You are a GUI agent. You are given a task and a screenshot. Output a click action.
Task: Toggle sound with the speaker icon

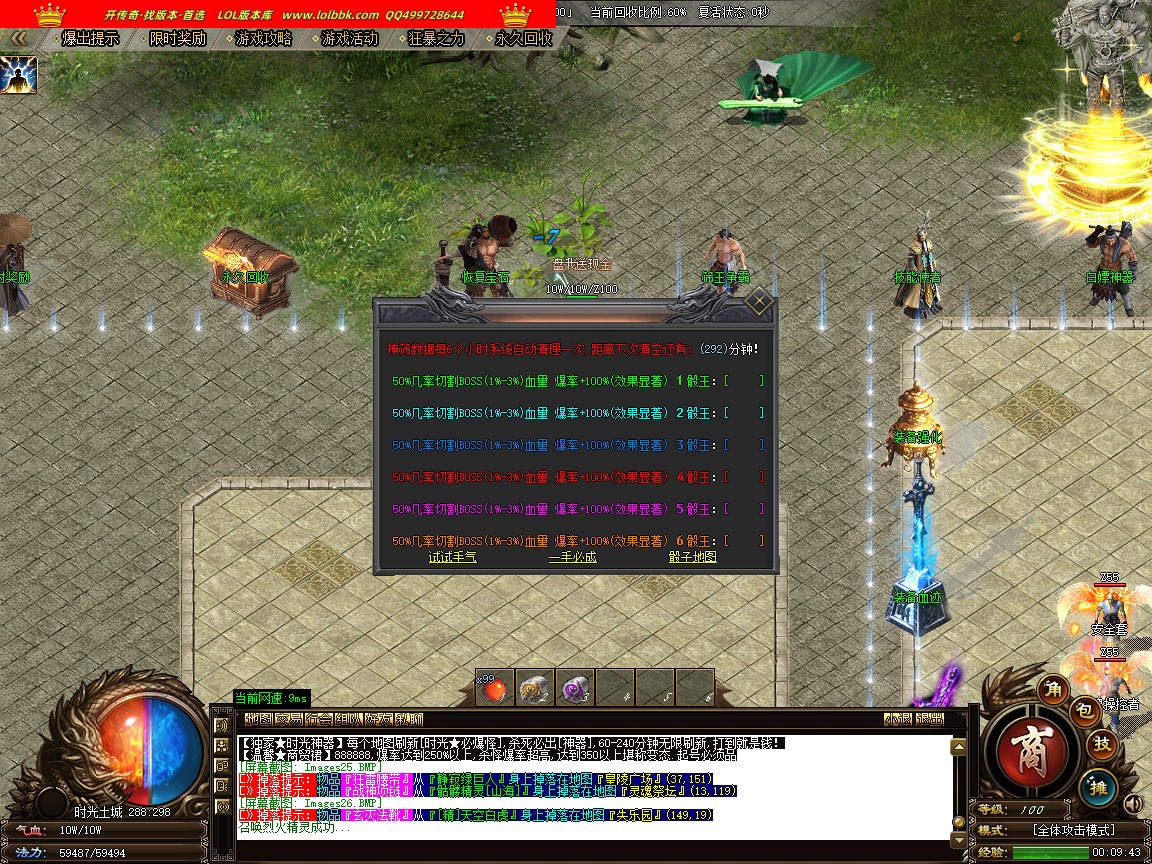1133,804
